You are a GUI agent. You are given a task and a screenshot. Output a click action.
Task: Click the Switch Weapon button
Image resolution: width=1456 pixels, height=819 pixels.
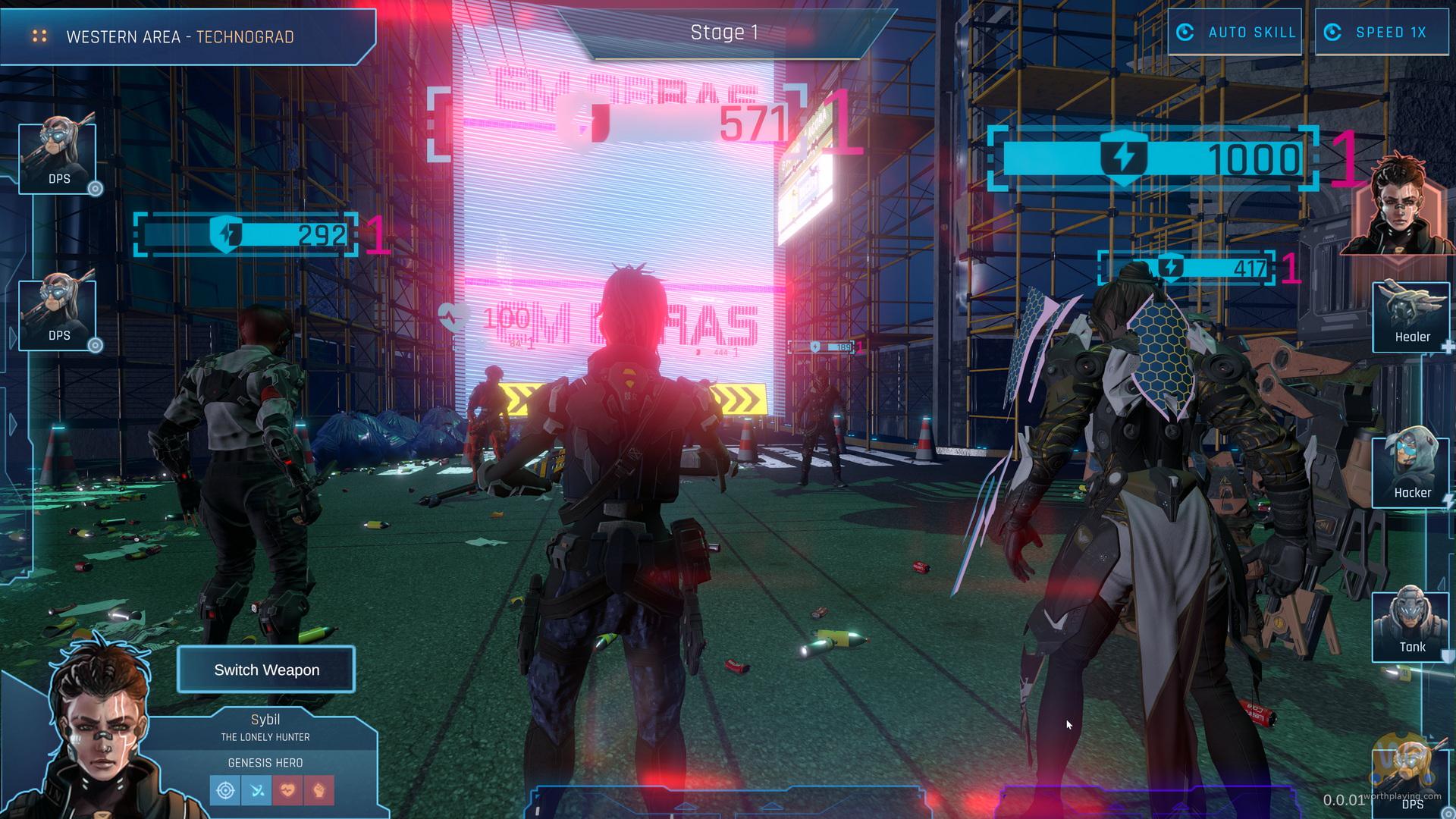point(266,670)
